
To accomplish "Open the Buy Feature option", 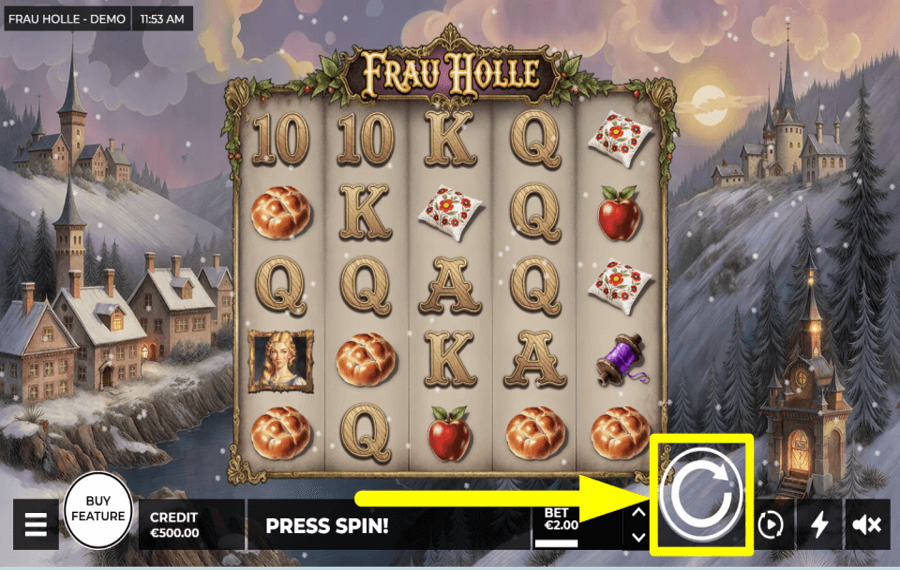I will tap(99, 508).
